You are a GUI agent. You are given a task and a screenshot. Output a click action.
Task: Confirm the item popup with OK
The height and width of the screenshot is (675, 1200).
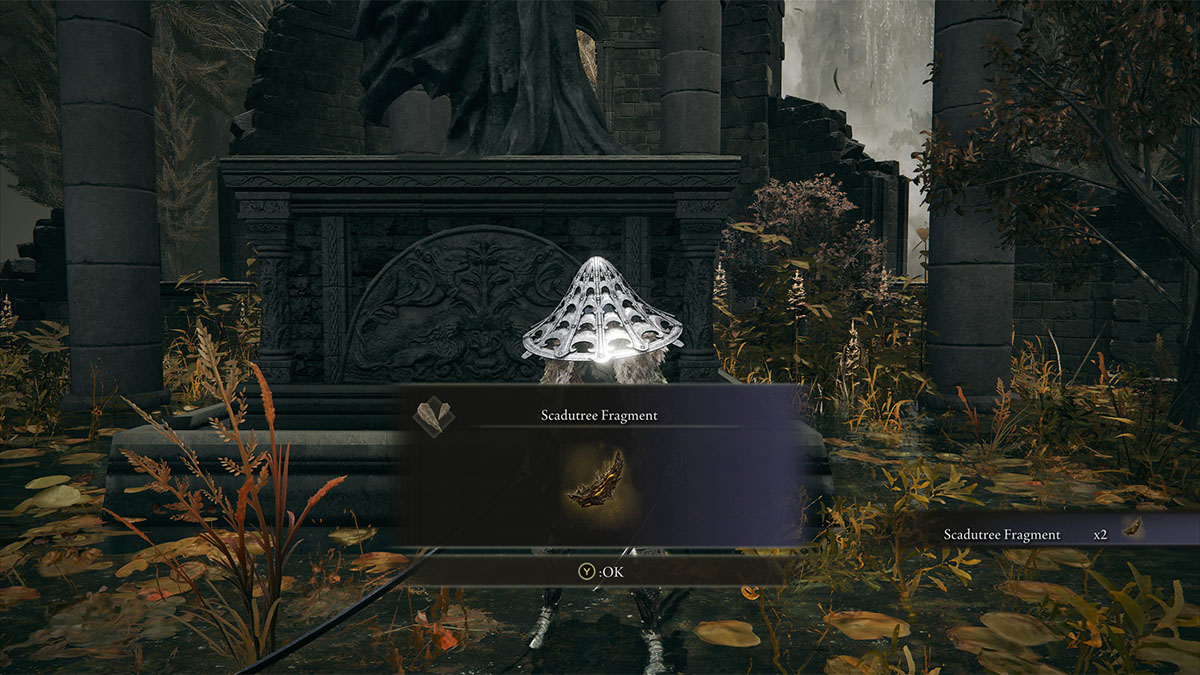pyautogui.click(x=599, y=572)
